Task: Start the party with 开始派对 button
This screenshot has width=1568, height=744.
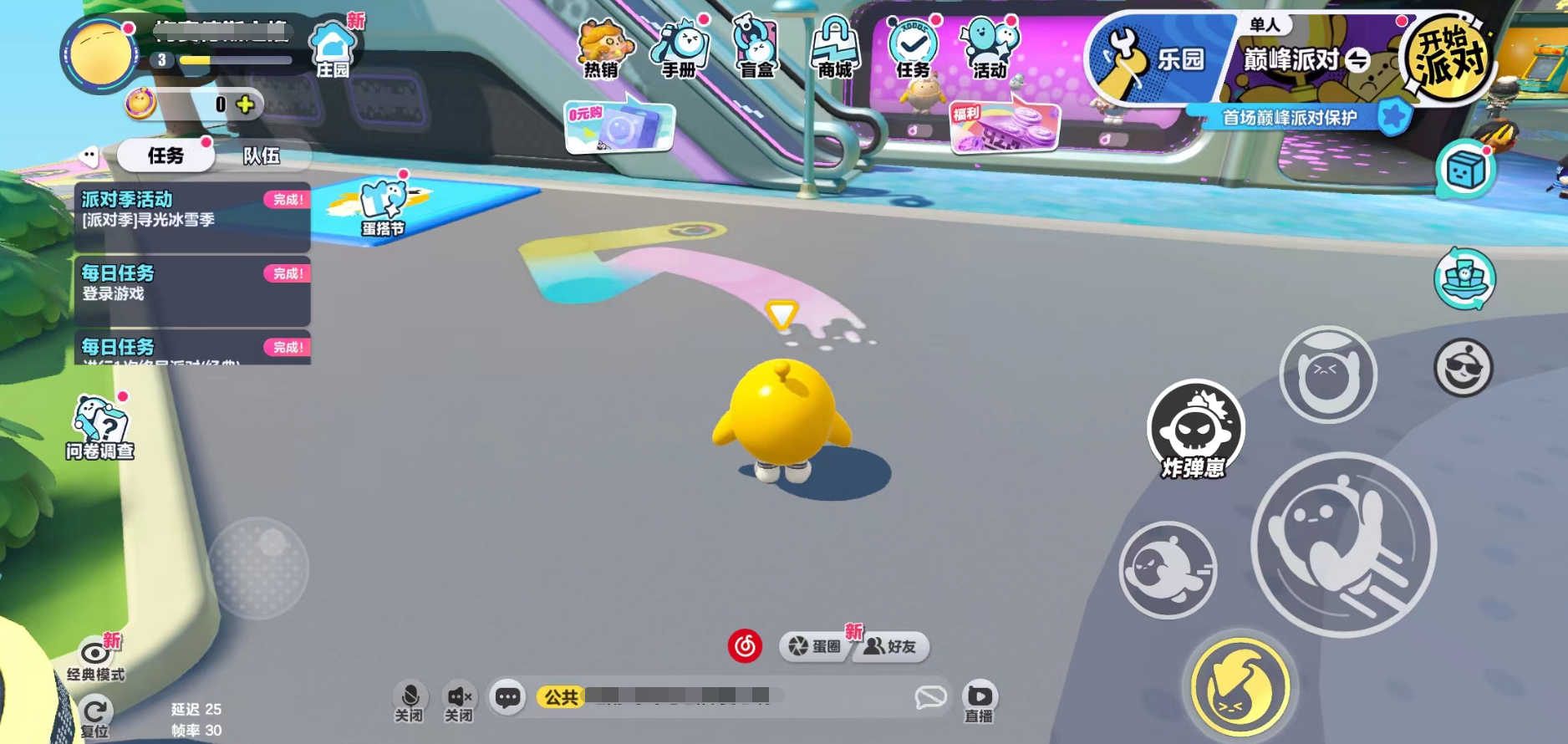Action: click(x=1448, y=56)
